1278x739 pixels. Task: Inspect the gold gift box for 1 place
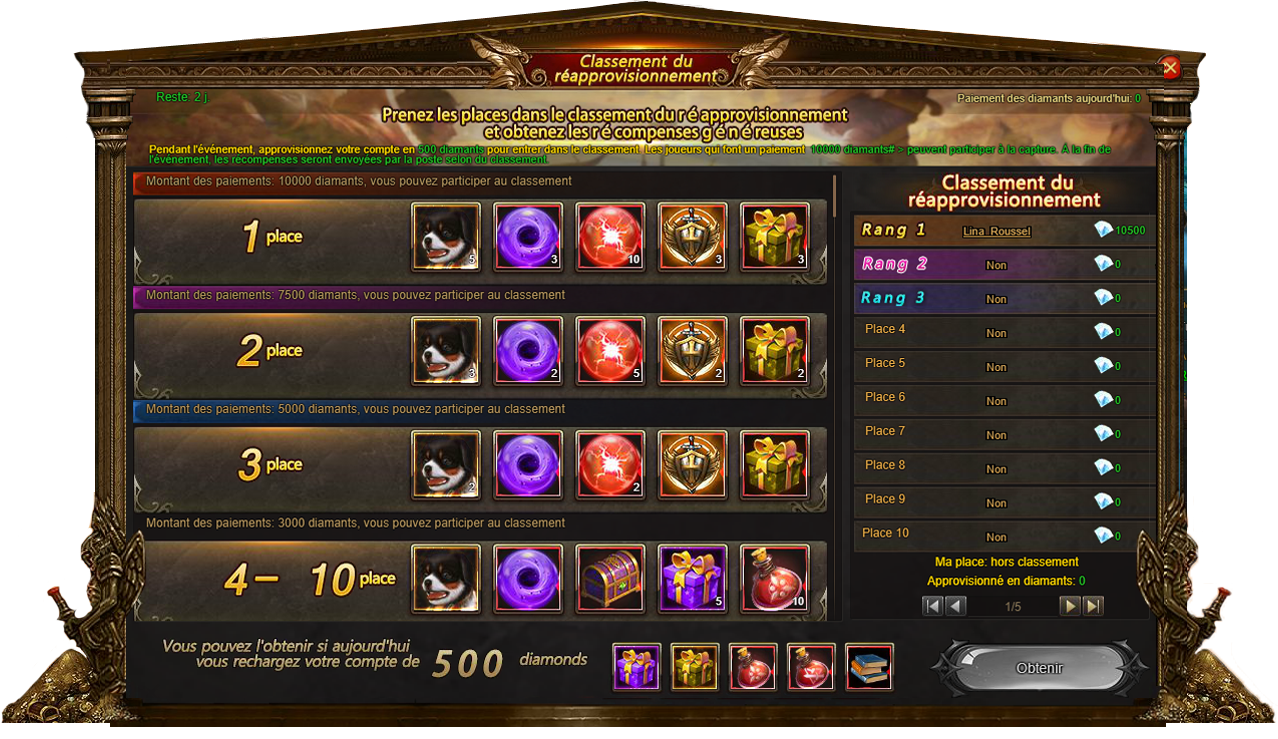(x=774, y=237)
